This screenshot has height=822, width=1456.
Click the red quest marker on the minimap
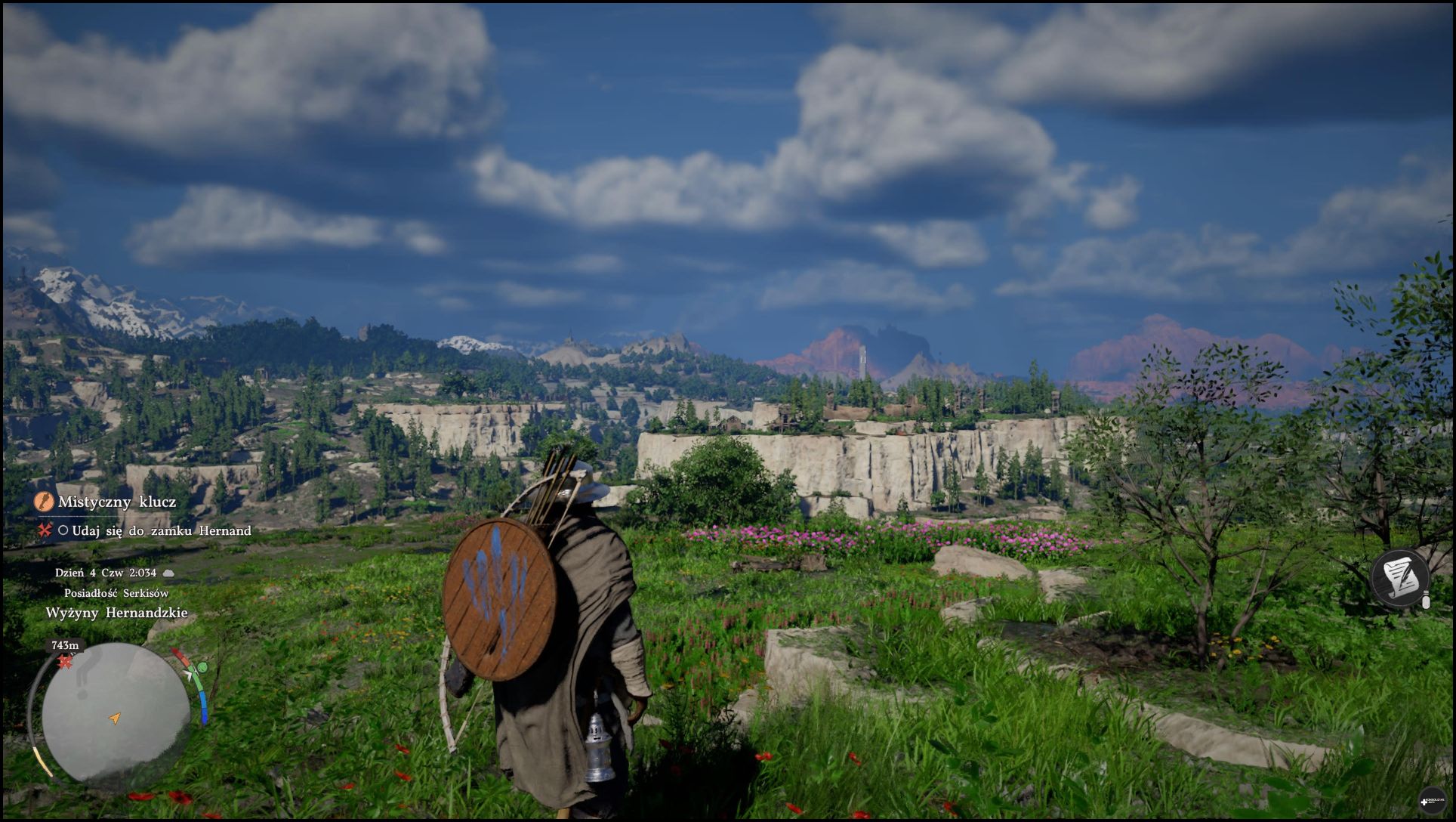(x=66, y=663)
